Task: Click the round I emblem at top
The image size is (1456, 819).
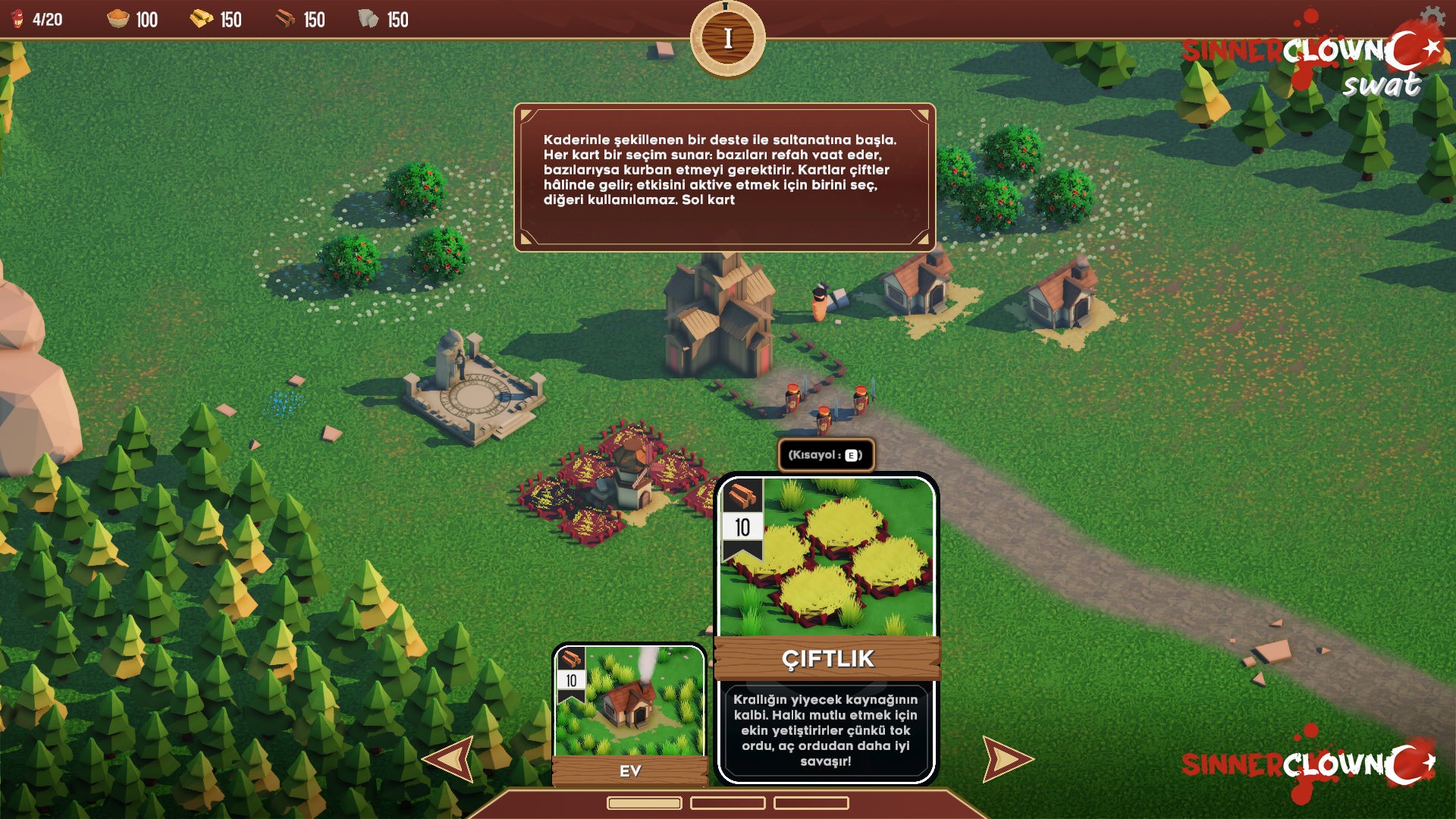Action: [727, 39]
